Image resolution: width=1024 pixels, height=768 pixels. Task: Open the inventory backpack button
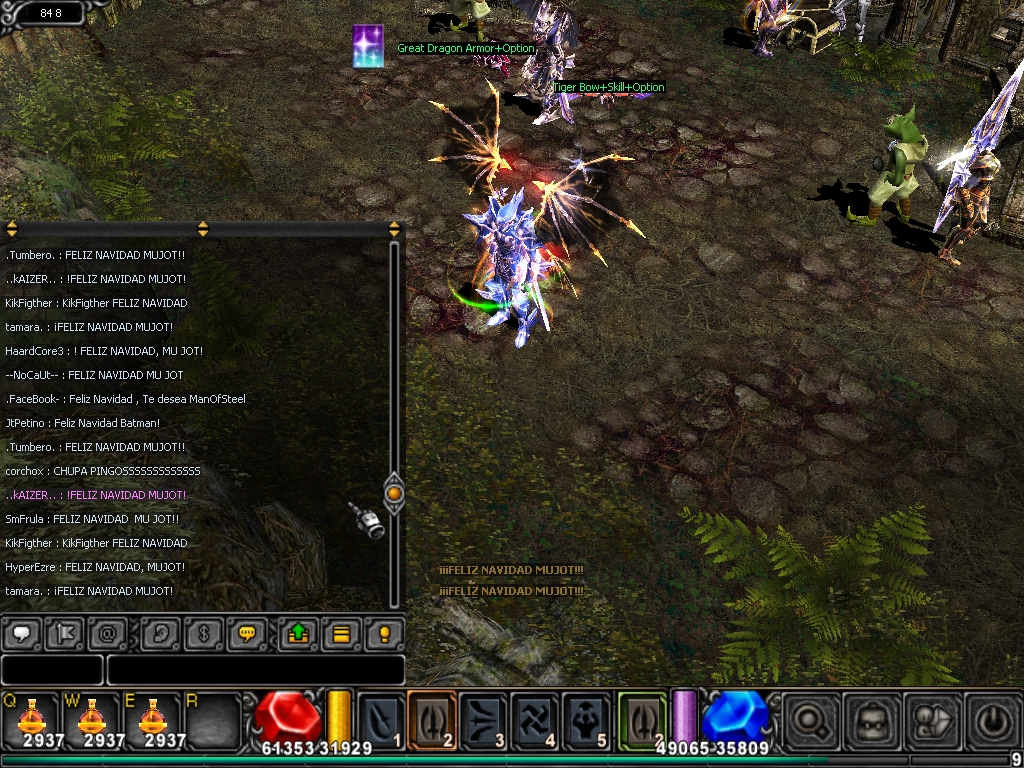coord(866,718)
